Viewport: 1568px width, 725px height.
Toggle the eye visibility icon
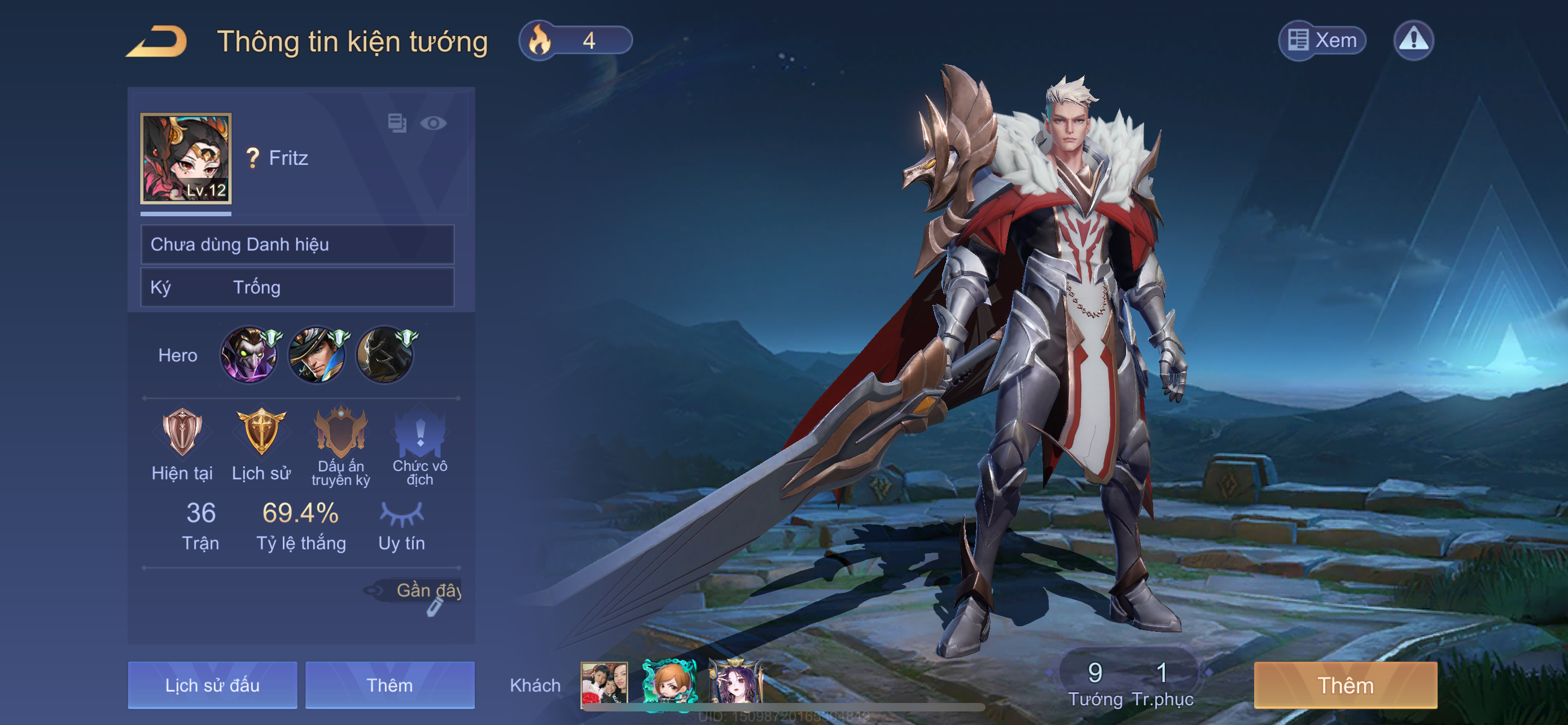pyautogui.click(x=433, y=124)
